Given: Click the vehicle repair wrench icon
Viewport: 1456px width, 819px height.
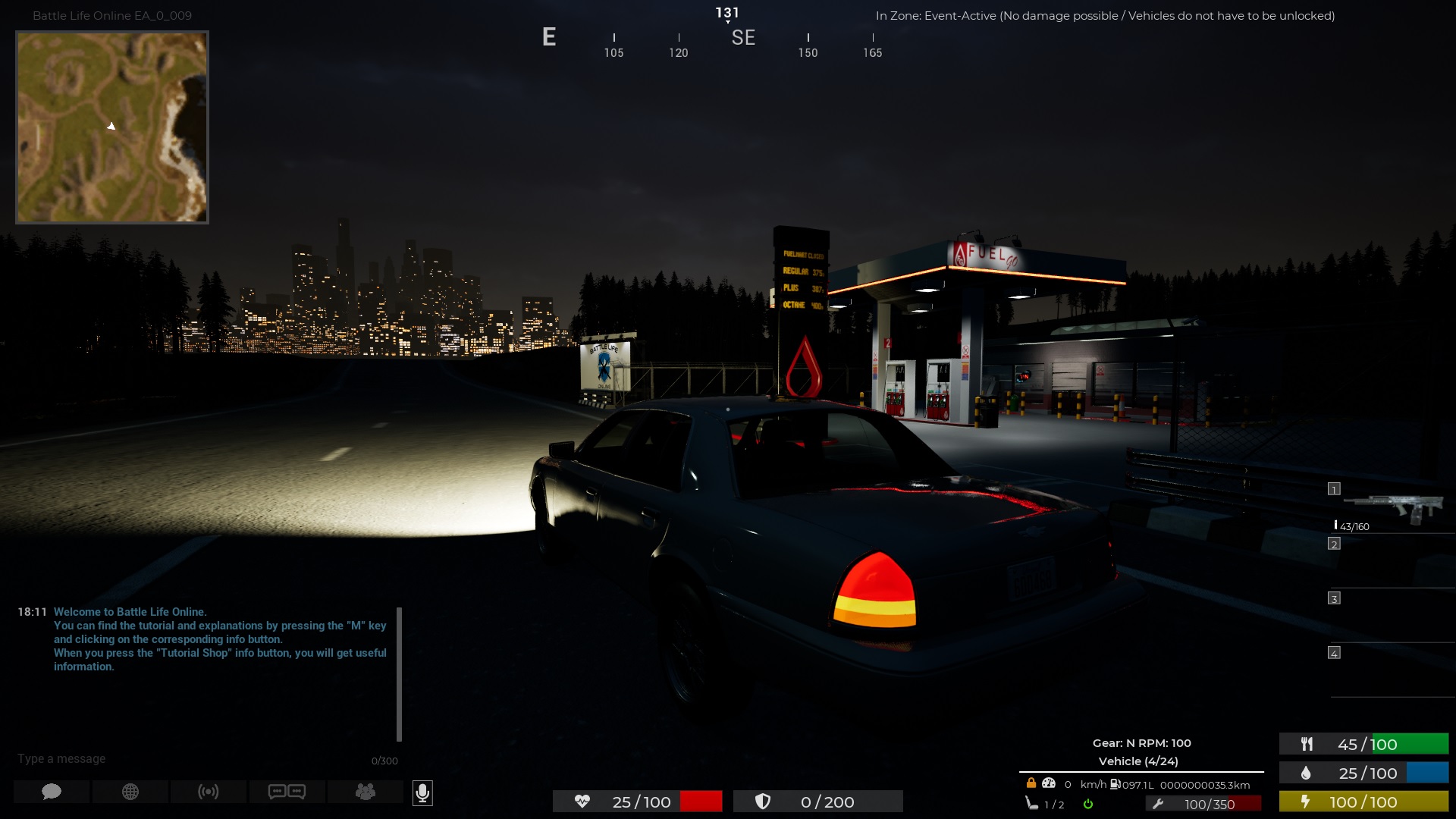Looking at the screenshot, I should pyautogui.click(x=1159, y=802).
